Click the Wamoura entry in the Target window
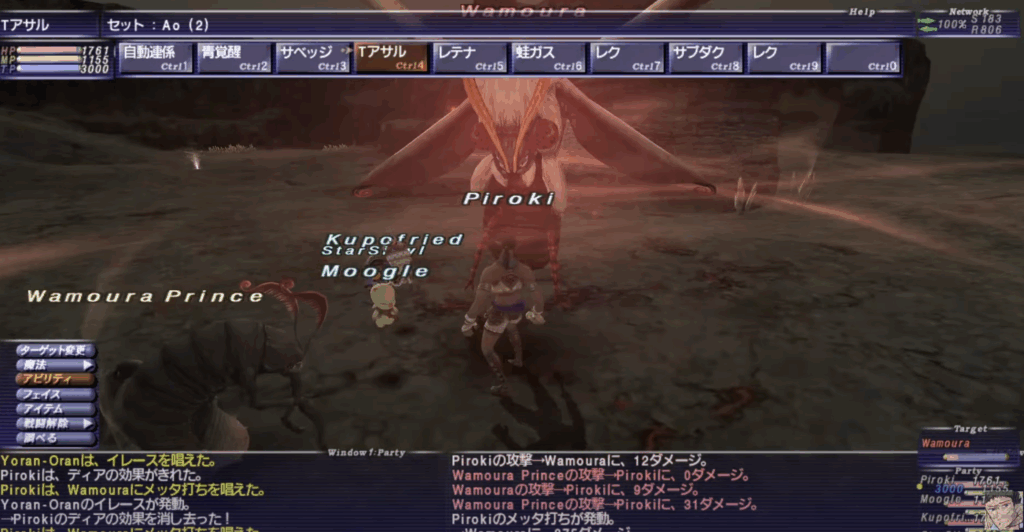 (x=946, y=443)
